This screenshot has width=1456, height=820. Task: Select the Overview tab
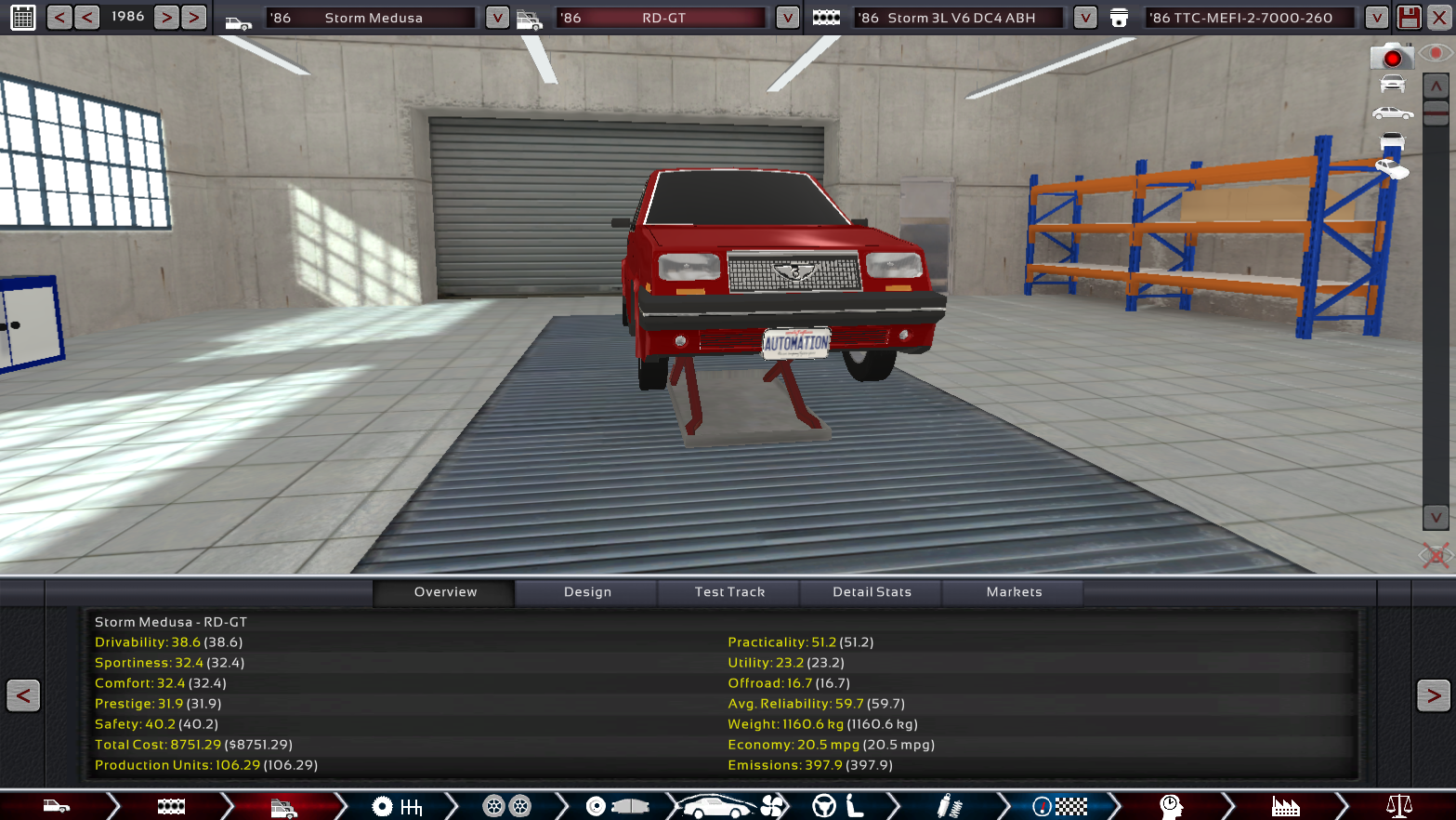(x=445, y=592)
